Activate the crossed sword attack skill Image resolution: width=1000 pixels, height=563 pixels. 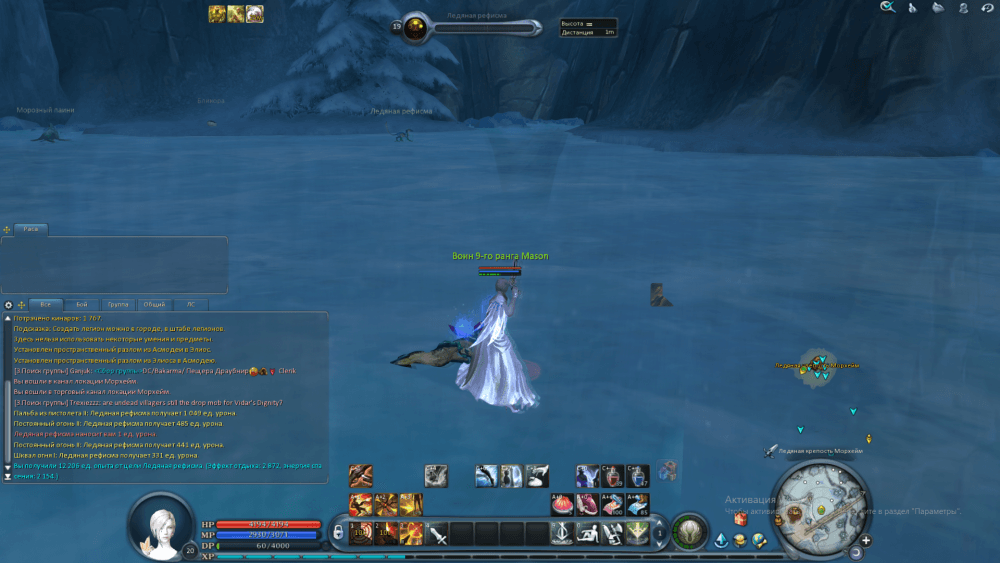pyautogui.click(x=437, y=533)
